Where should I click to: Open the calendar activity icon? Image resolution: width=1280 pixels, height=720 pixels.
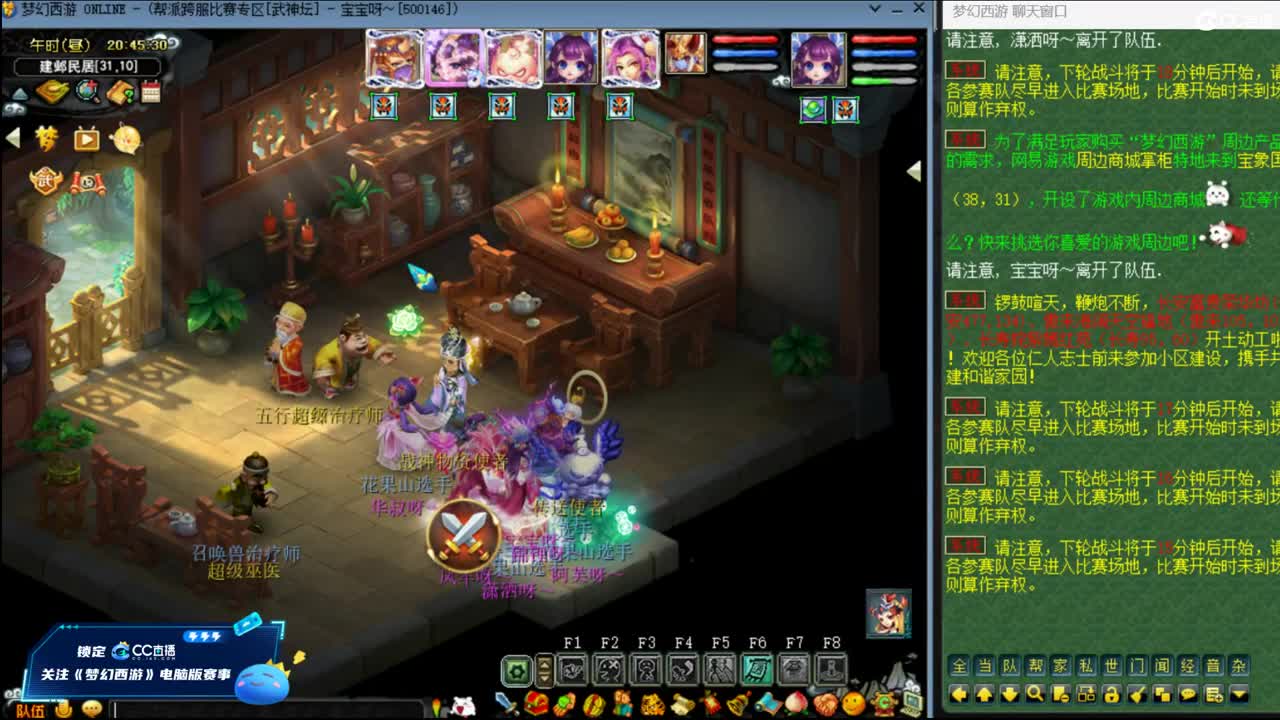(x=150, y=93)
